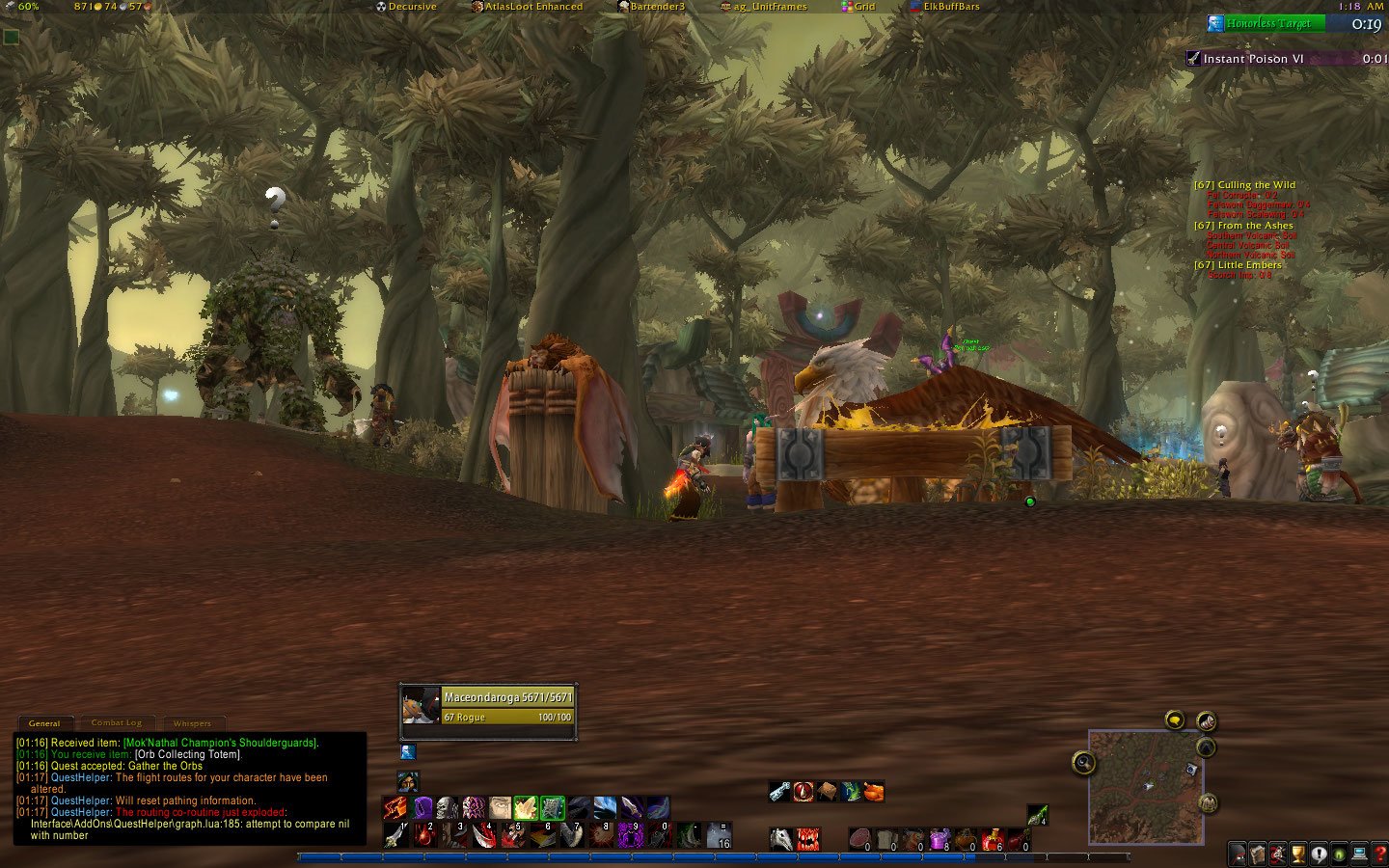Cast Vanish with the hooded action bar icon
The image size is (1389, 868).
tap(422, 807)
